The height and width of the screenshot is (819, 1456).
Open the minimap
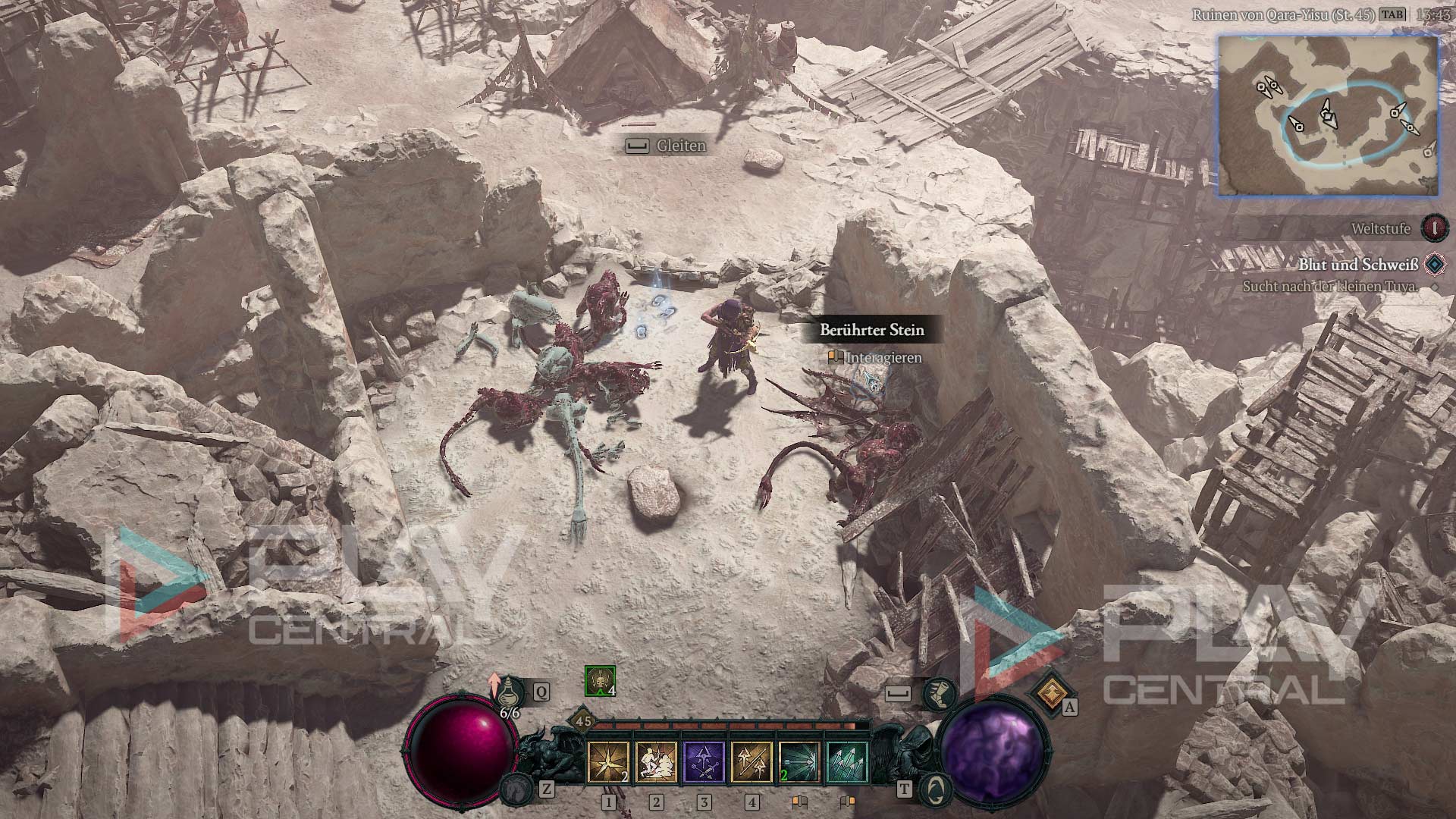point(1328,116)
